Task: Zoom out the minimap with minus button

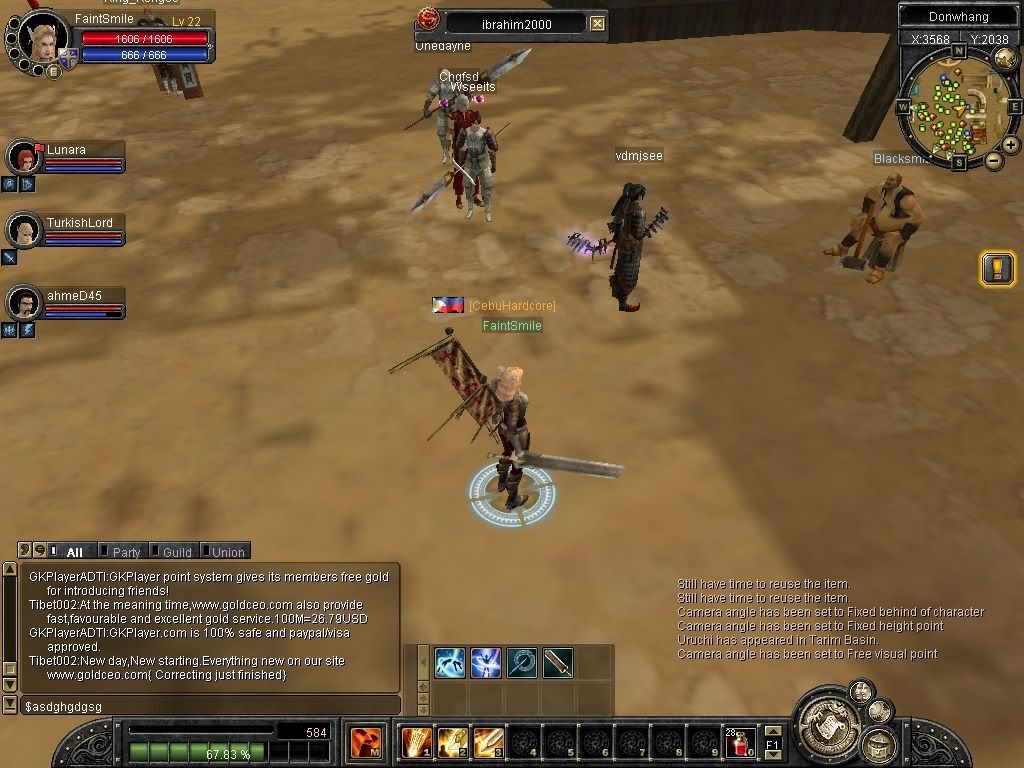Action: pos(994,160)
